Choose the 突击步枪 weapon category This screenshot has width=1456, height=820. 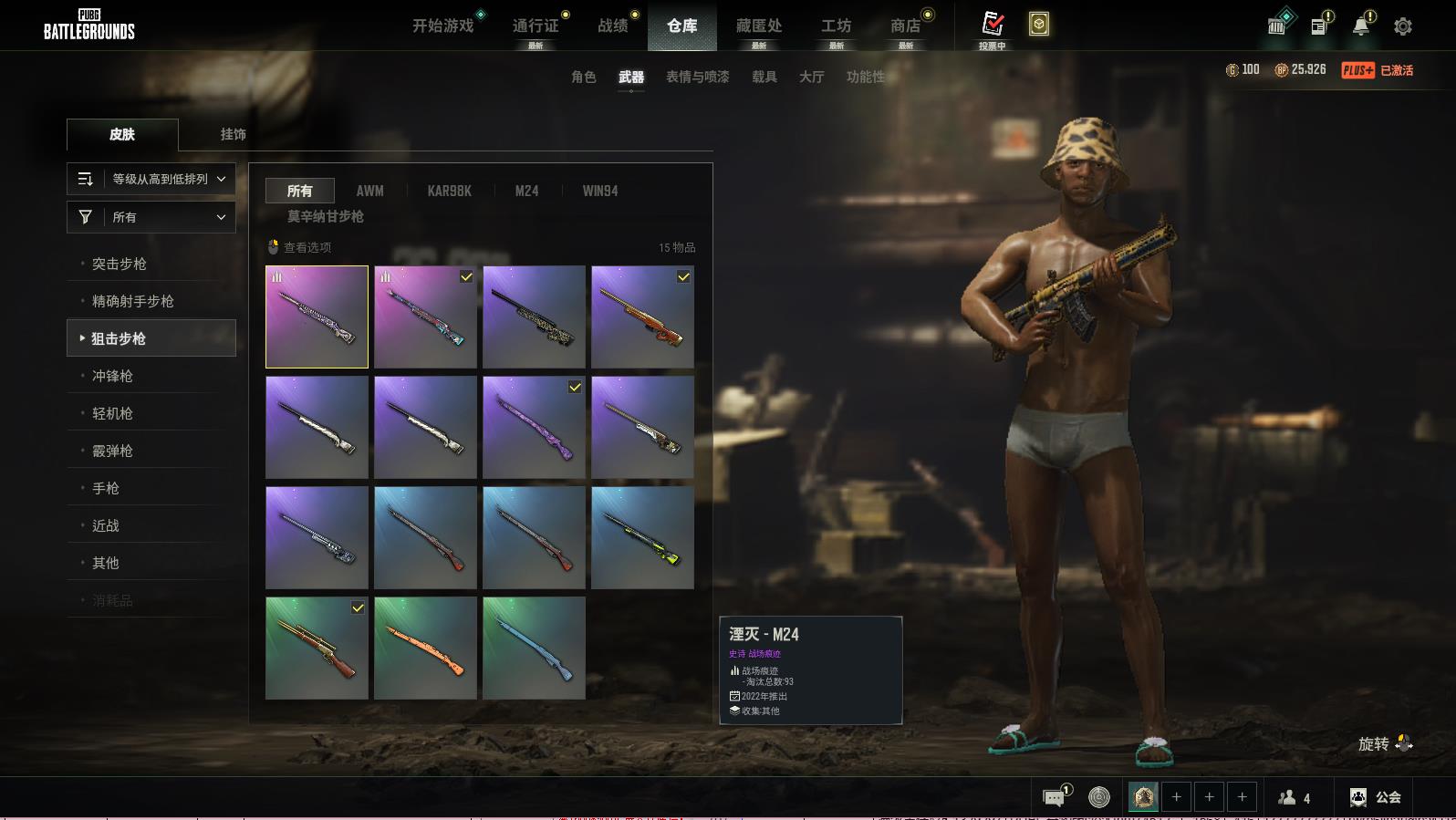[120, 264]
